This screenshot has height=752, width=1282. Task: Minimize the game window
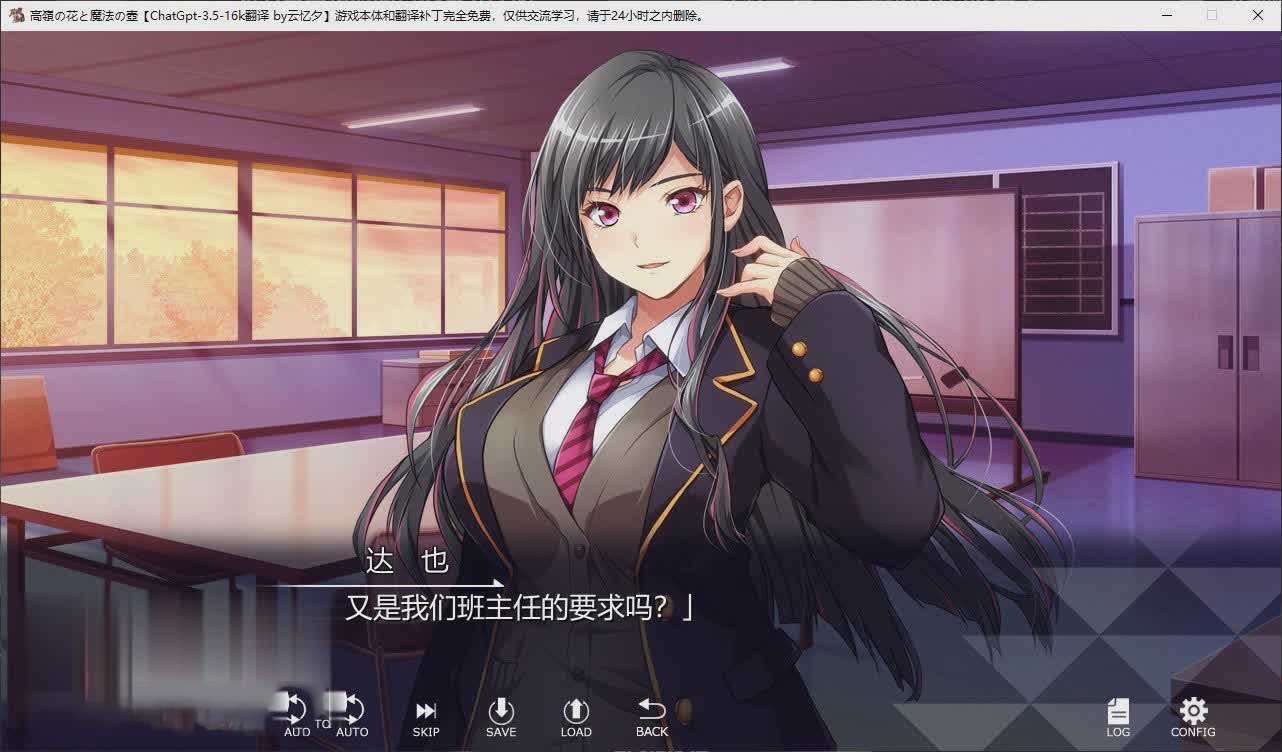tap(1166, 15)
